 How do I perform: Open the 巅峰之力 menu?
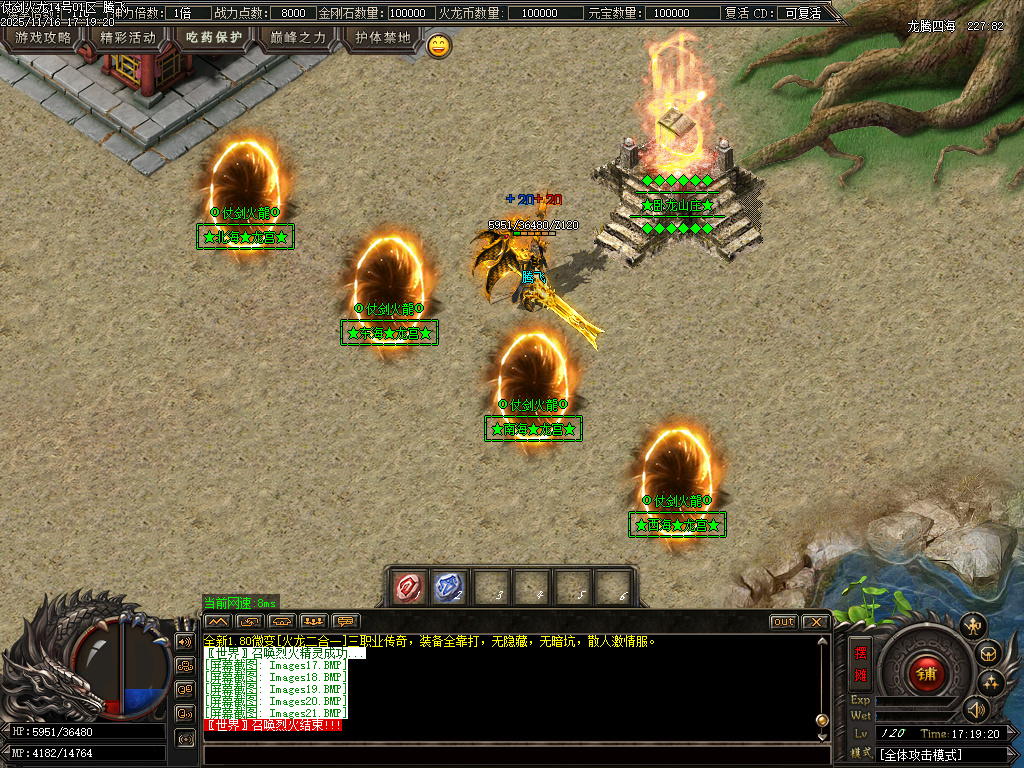298,38
